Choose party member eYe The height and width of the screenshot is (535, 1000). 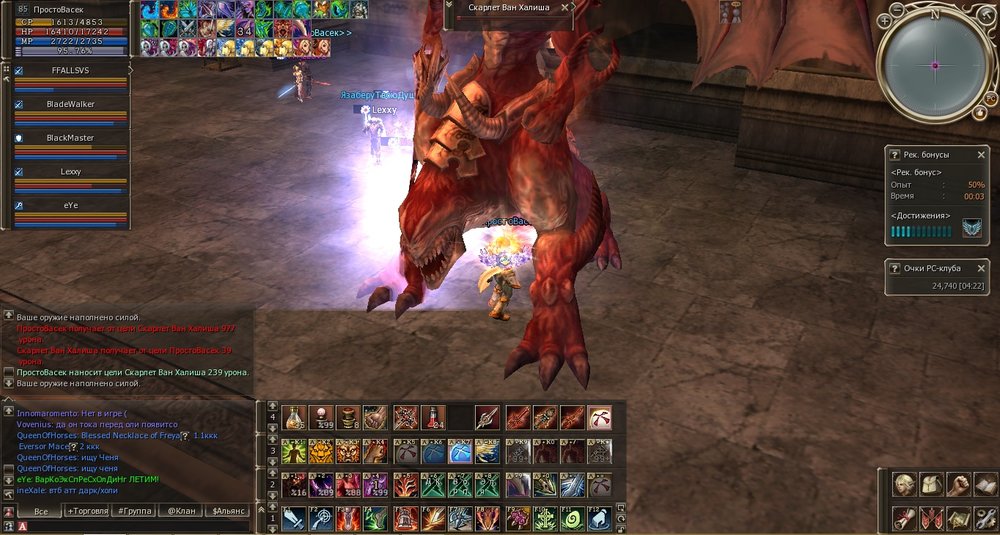[x=70, y=205]
